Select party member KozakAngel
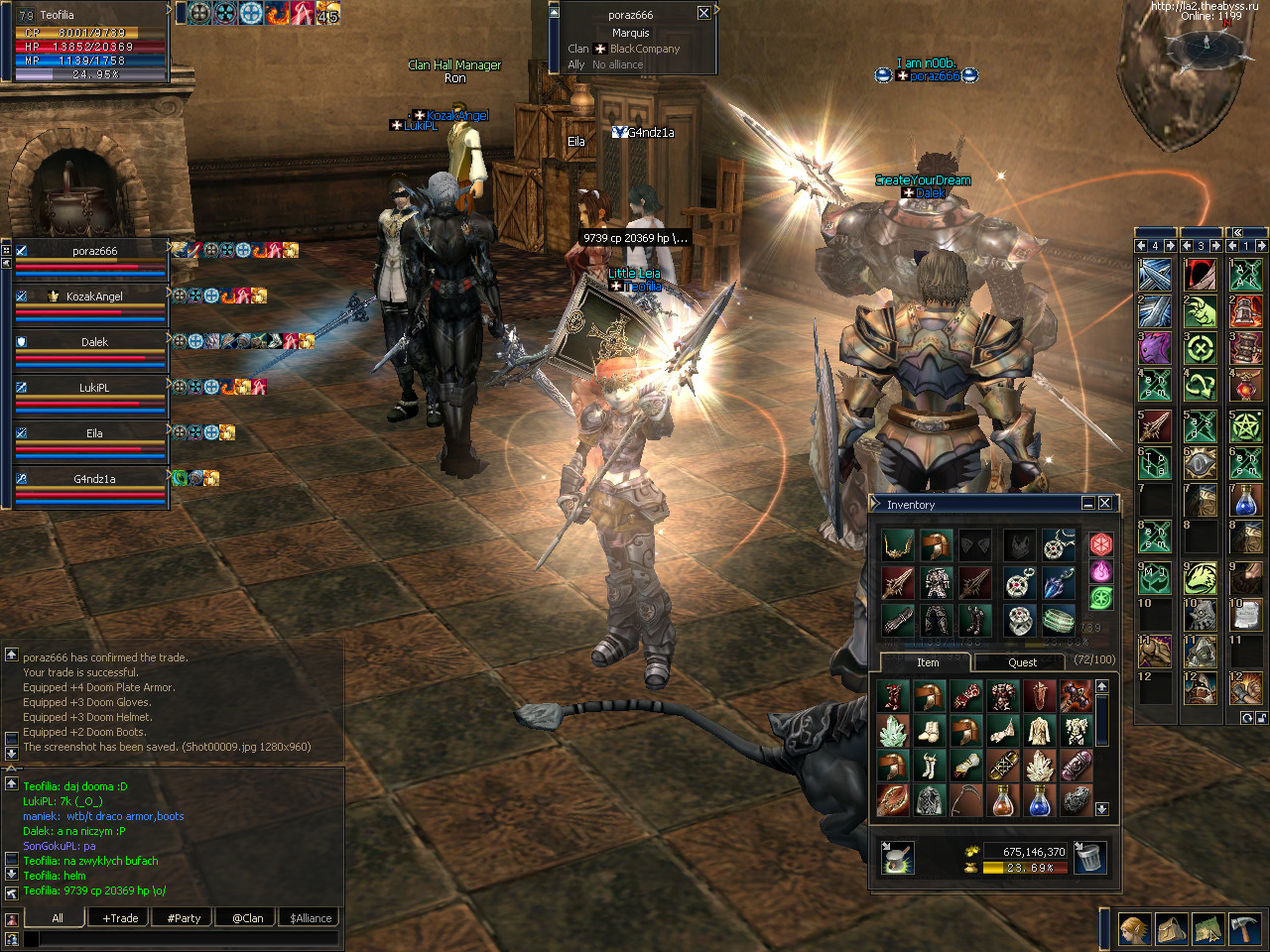 point(94,297)
